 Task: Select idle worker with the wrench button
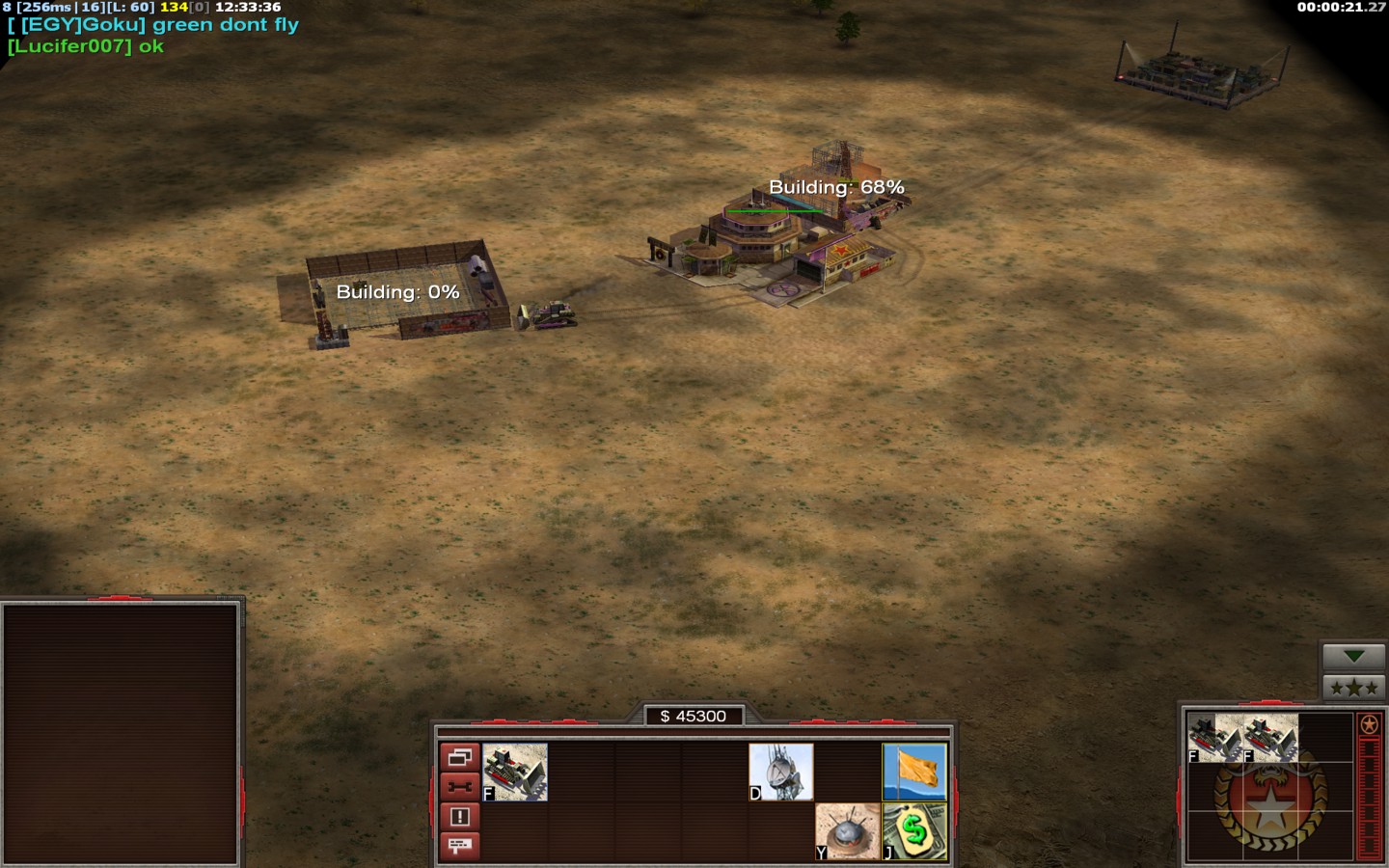459,787
